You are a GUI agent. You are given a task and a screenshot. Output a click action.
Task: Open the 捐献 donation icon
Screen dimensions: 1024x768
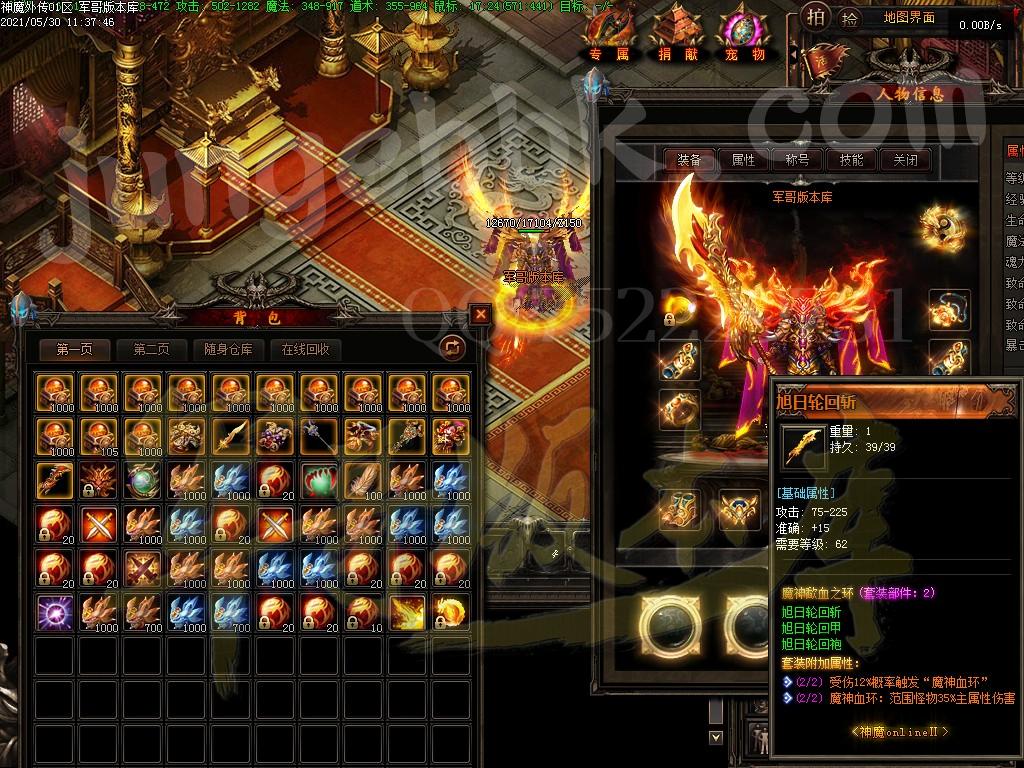[x=679, y=38]
